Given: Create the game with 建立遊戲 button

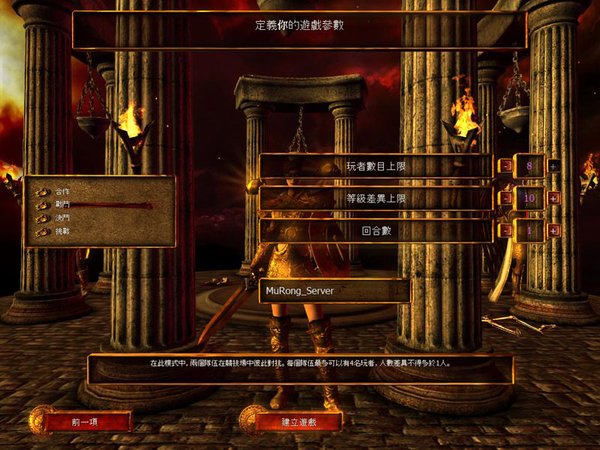Looking at the screenshot, I should pyautogui.click(x=298, y=422).
